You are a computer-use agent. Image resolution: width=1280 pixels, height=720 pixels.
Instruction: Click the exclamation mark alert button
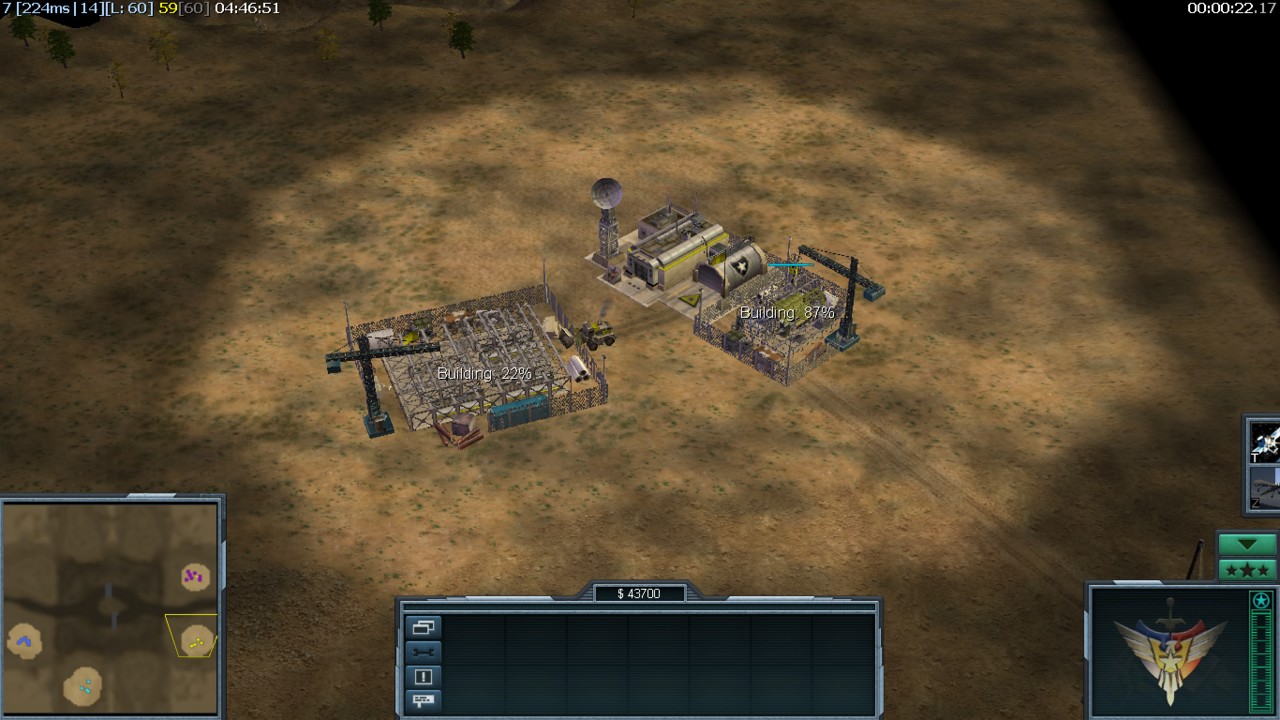[x=423, y=676]
